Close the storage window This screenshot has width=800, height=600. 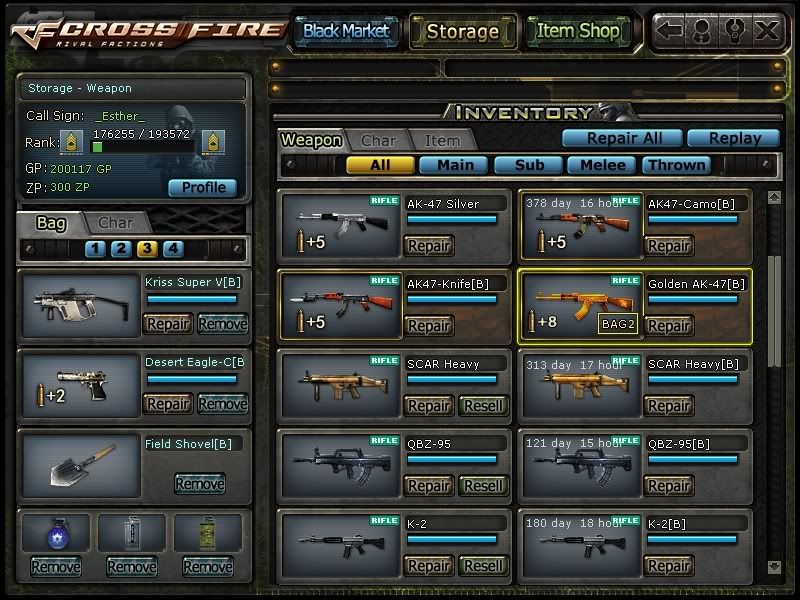click(767, 30)
